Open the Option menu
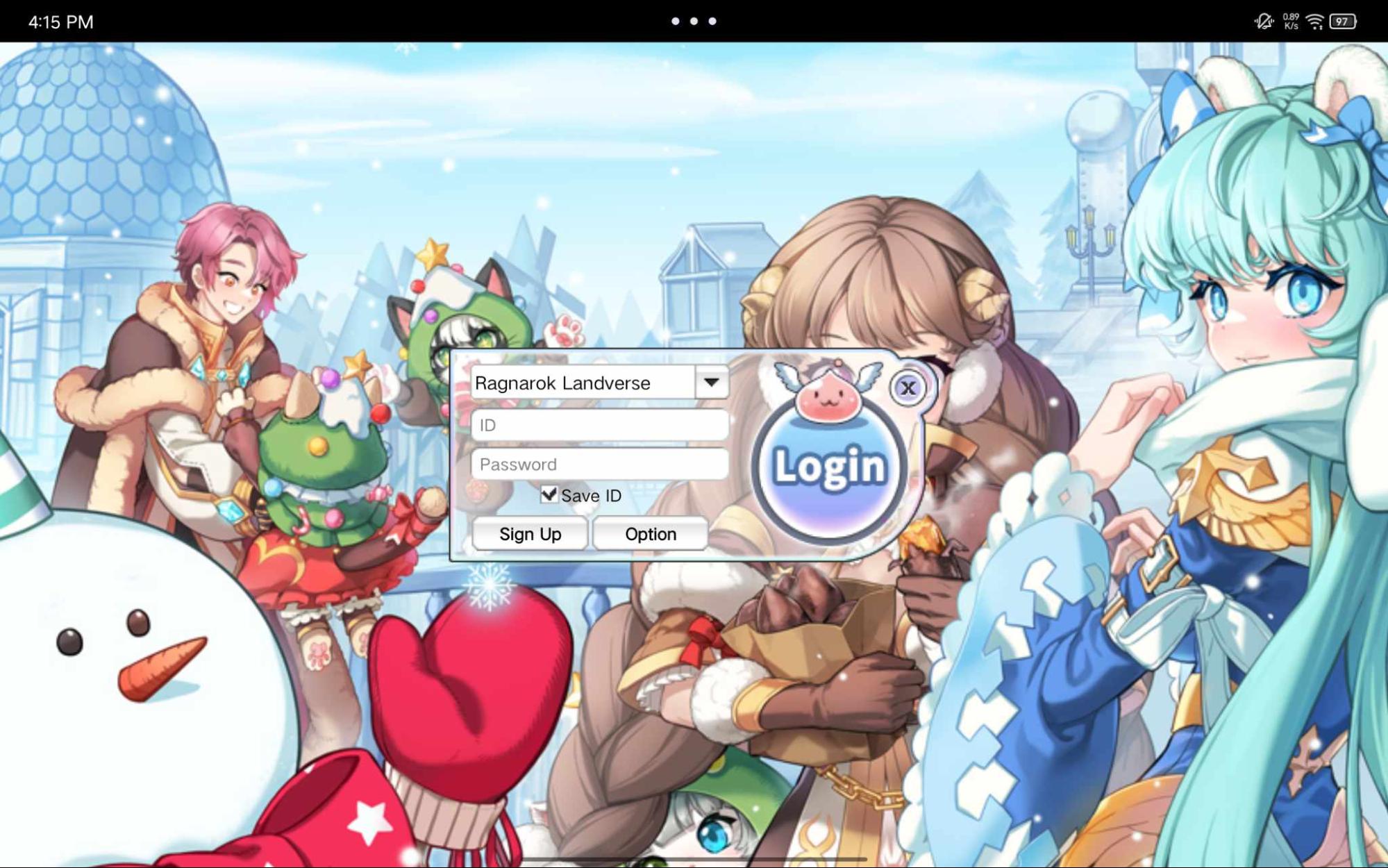Image resolution: width=1388 pixels, height=868 pixels. click(x=650, y=534)
